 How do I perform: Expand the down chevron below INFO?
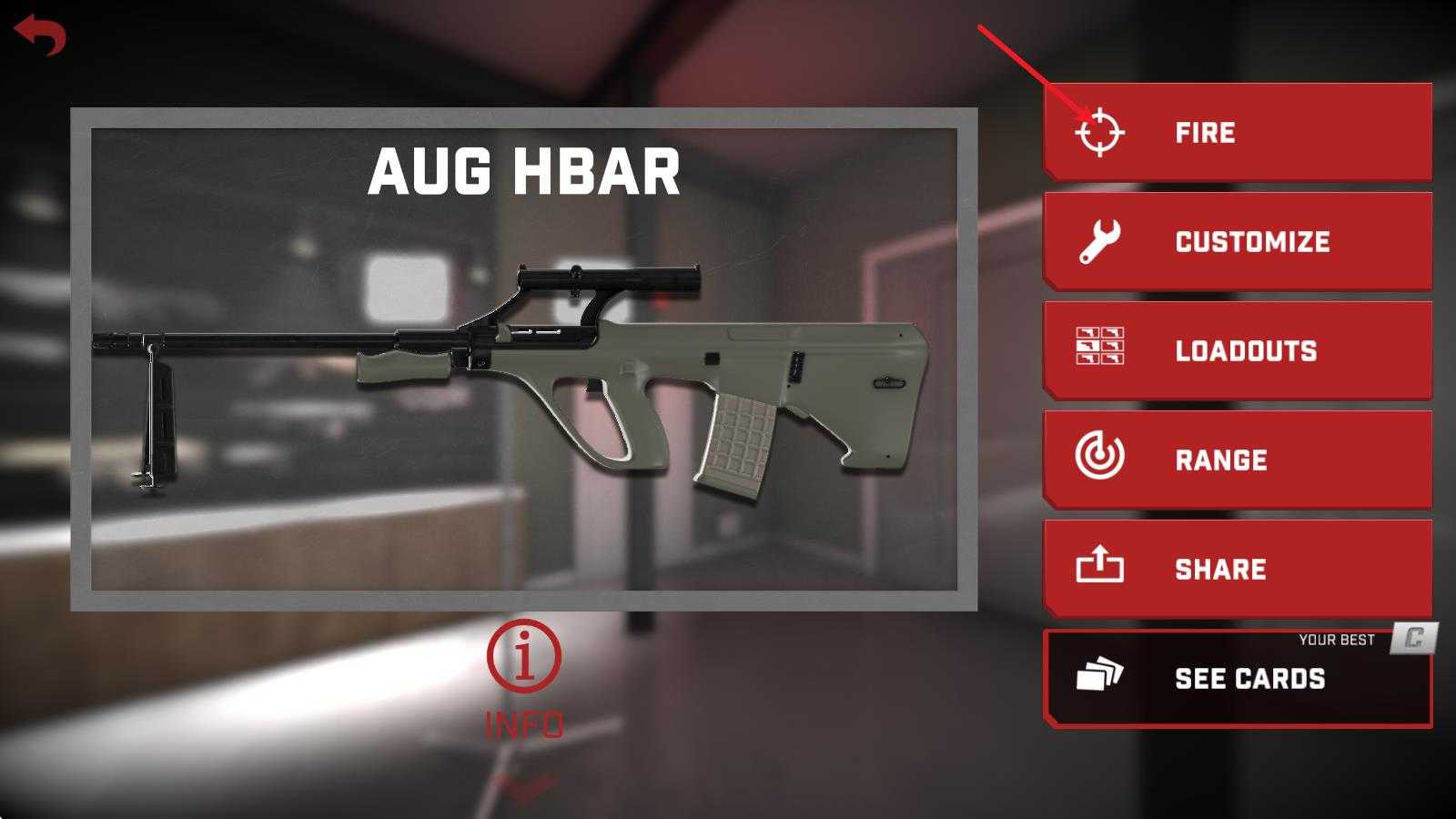(524, 786)
